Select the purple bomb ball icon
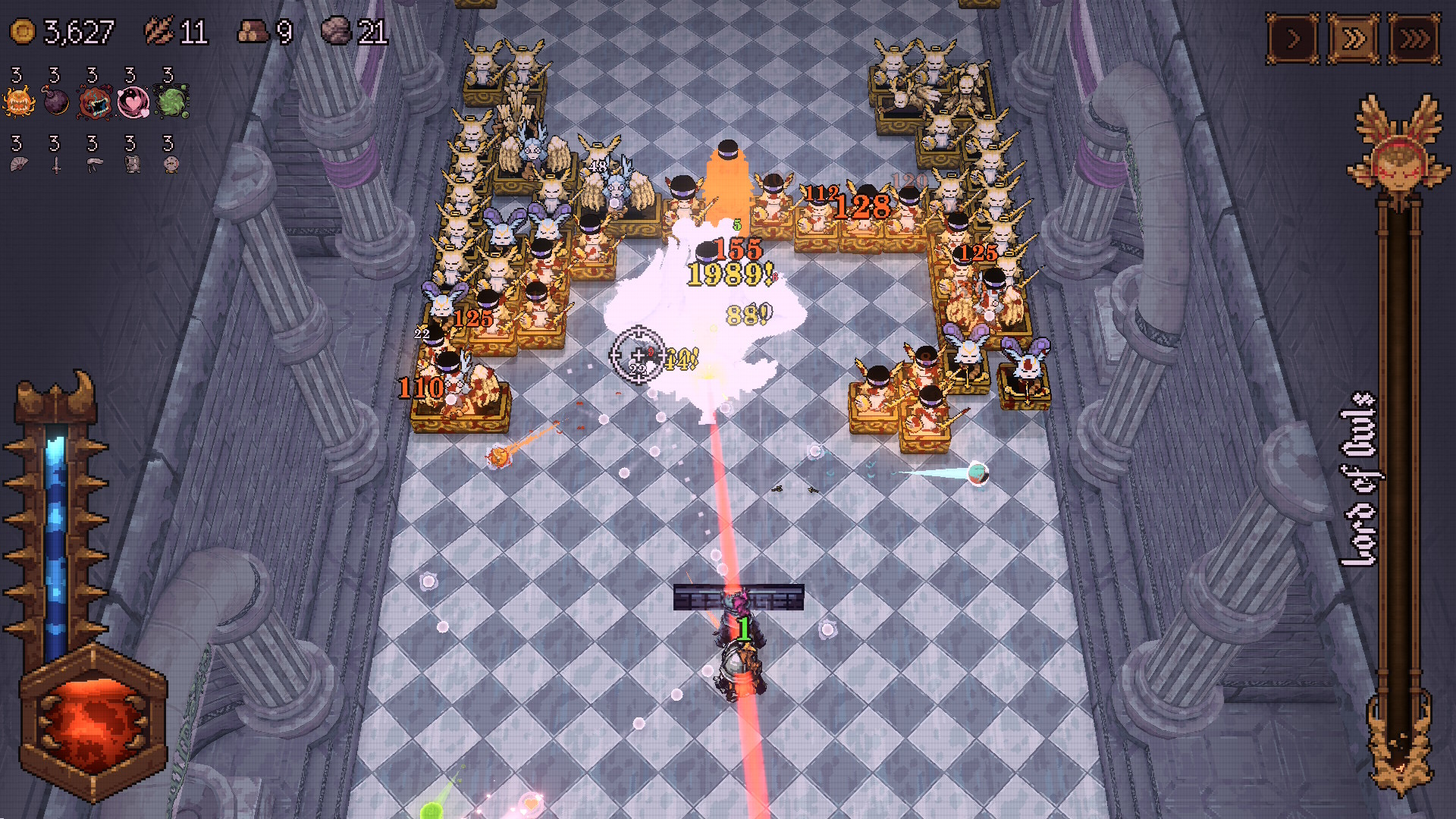 pos(57,102)
